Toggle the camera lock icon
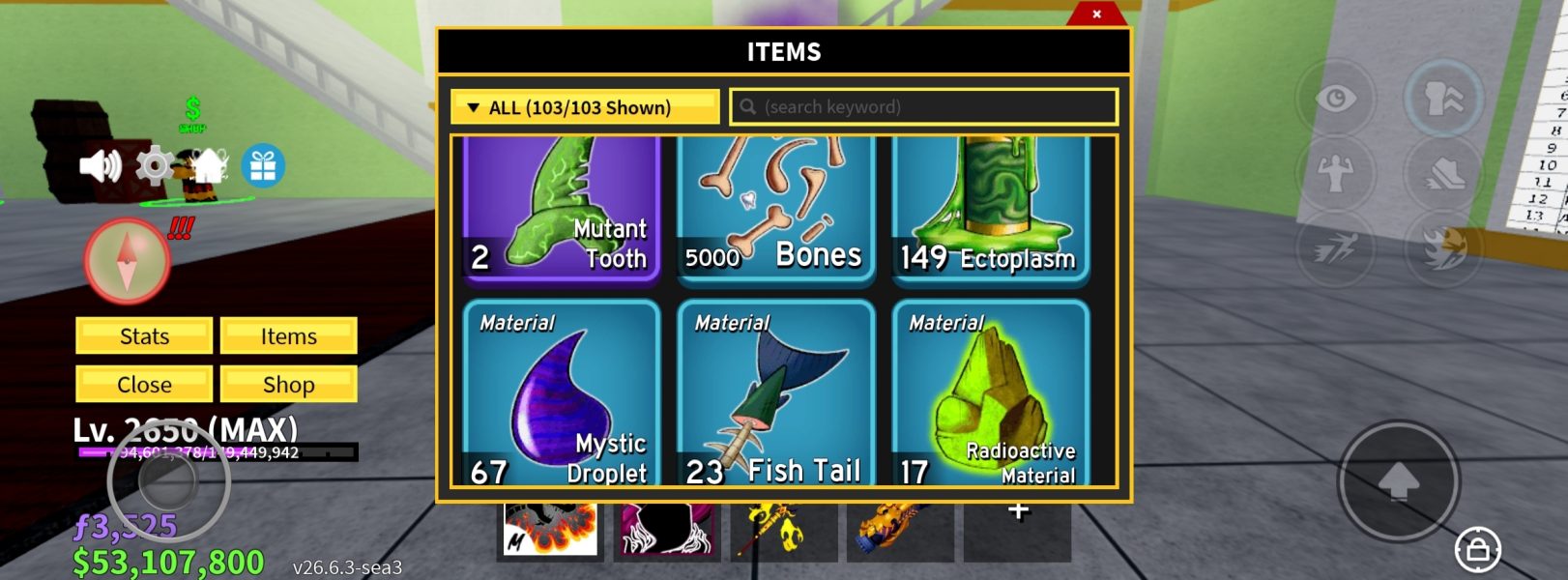The image size is (1568, 580). coord(1477,550)
